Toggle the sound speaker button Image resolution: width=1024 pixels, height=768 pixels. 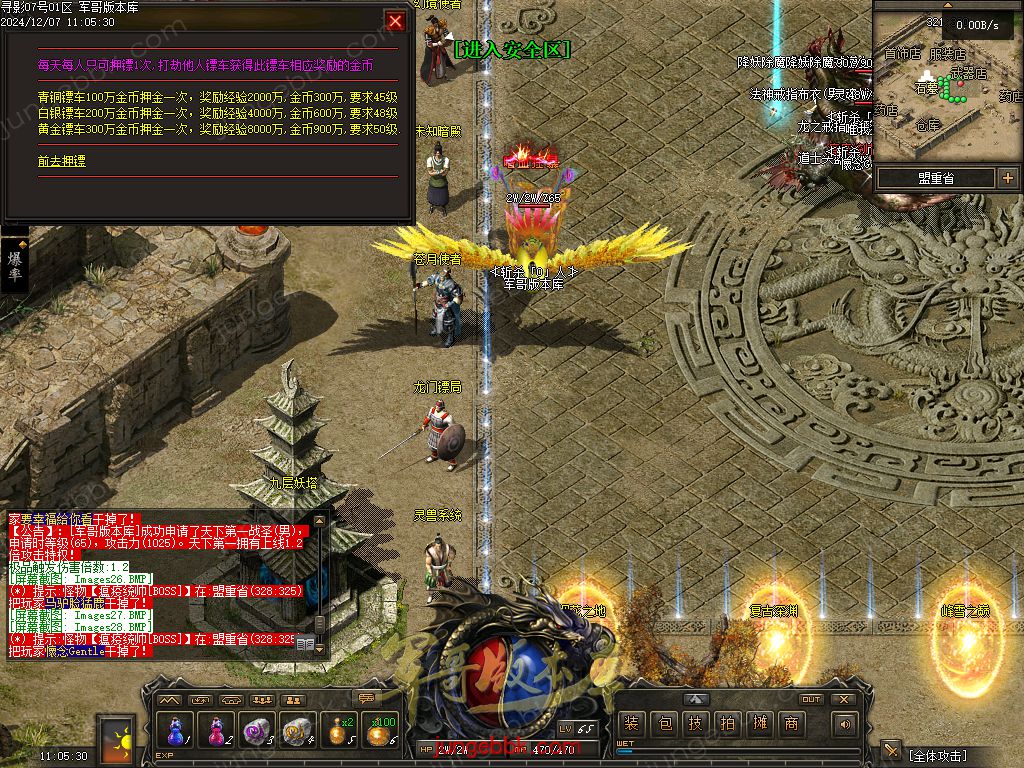[x=846, y=724]
